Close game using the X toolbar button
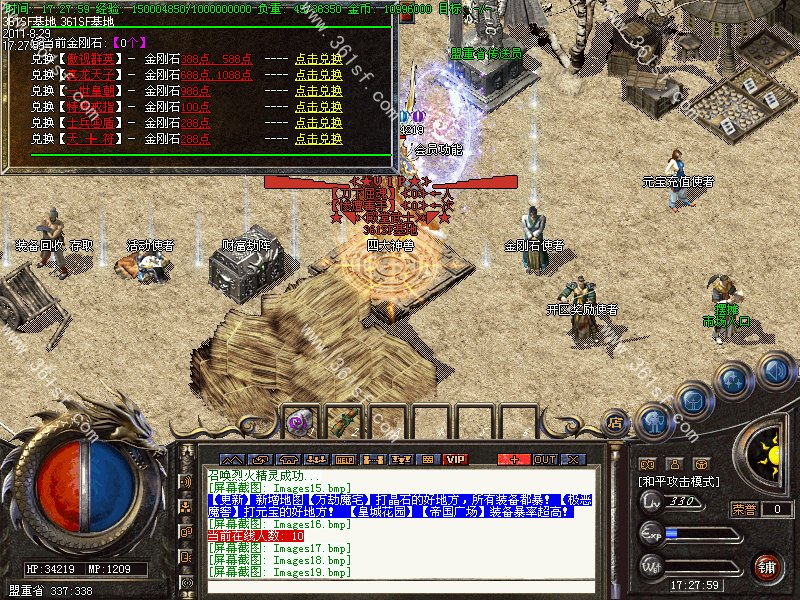Viewport: 800px width, 600px height. tap(573, 459)
